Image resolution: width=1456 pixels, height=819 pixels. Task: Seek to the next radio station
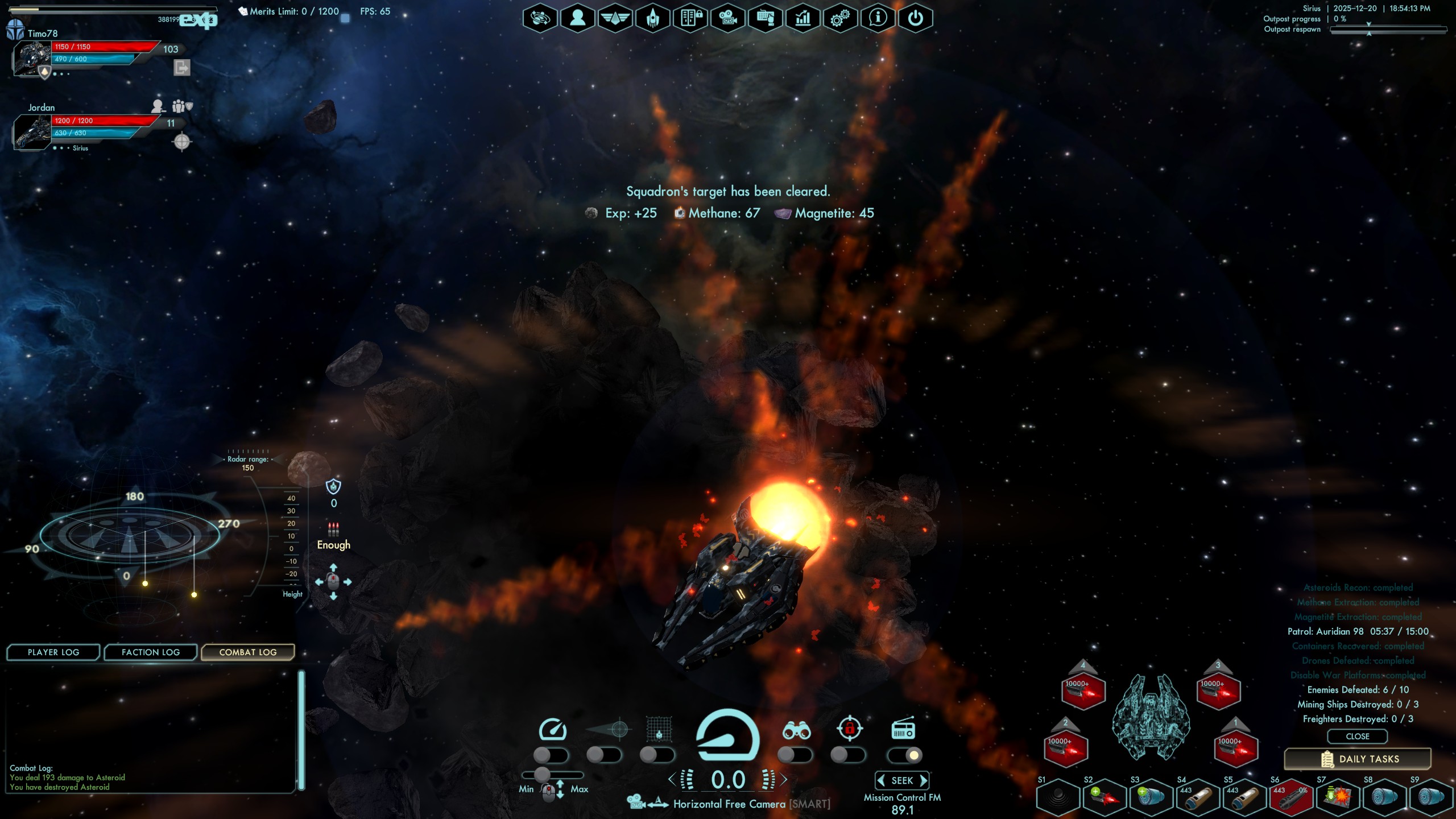(924, 780)
